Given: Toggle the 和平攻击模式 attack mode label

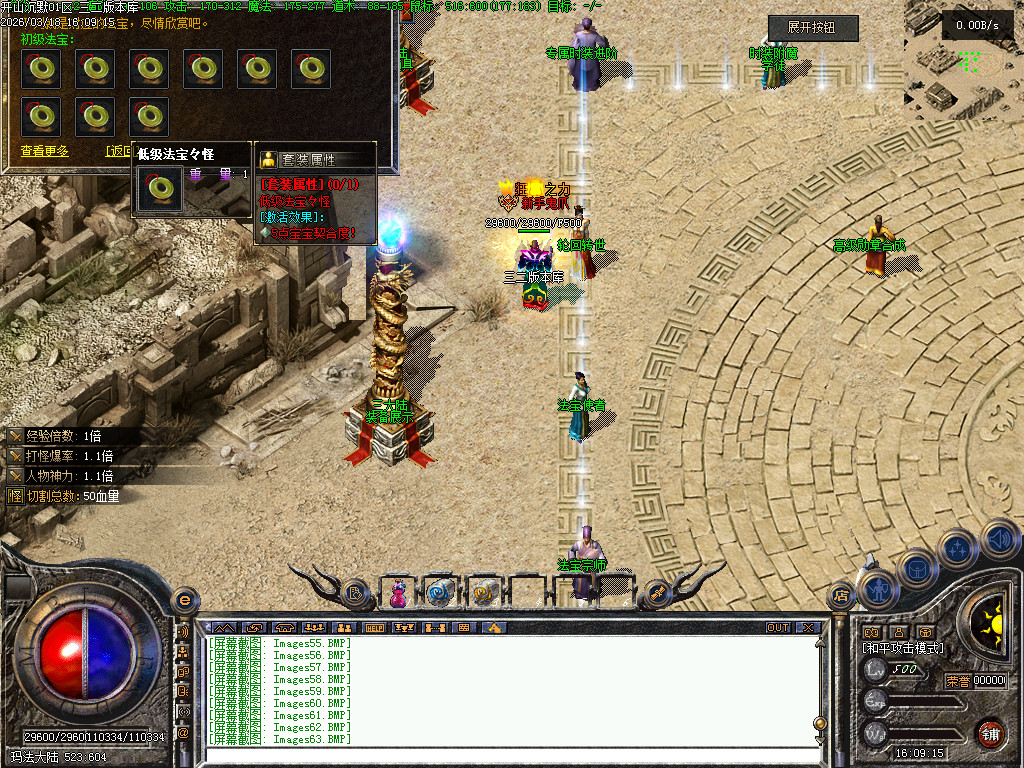Looking at the screenshot, I should pyautogui.click(x=903, y=648).
